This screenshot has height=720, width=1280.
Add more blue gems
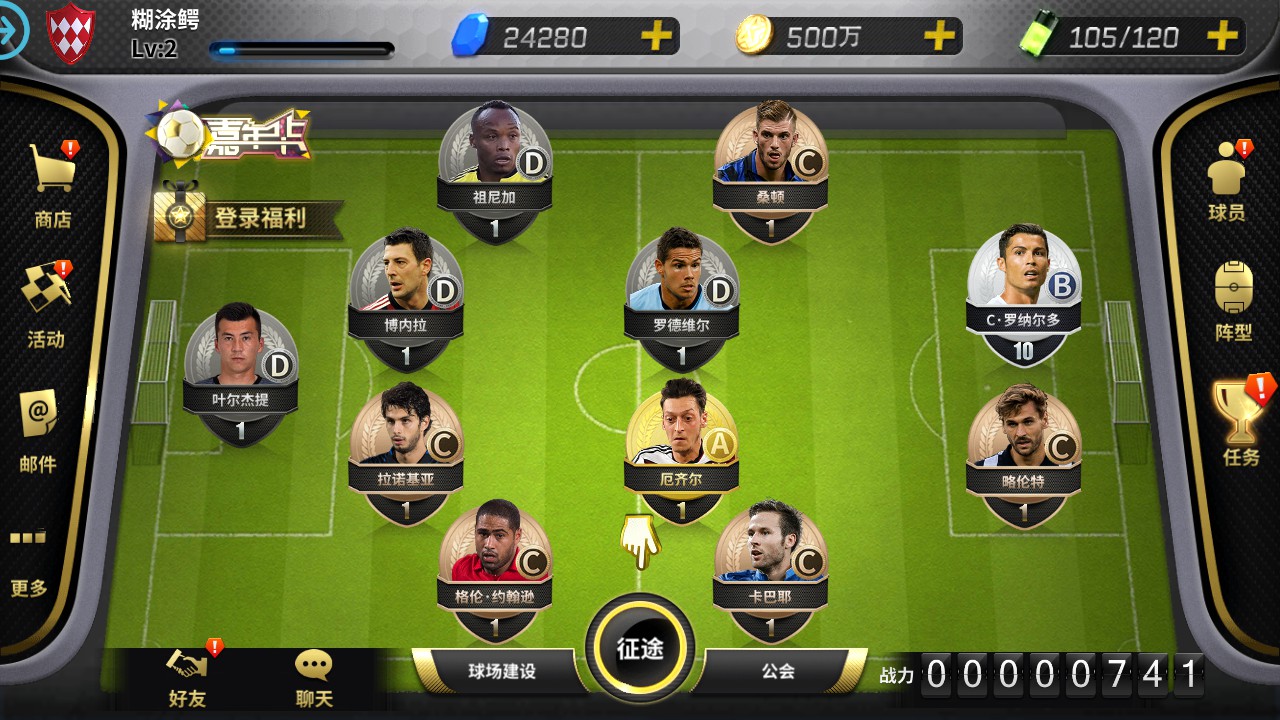(x=656, y=37)
